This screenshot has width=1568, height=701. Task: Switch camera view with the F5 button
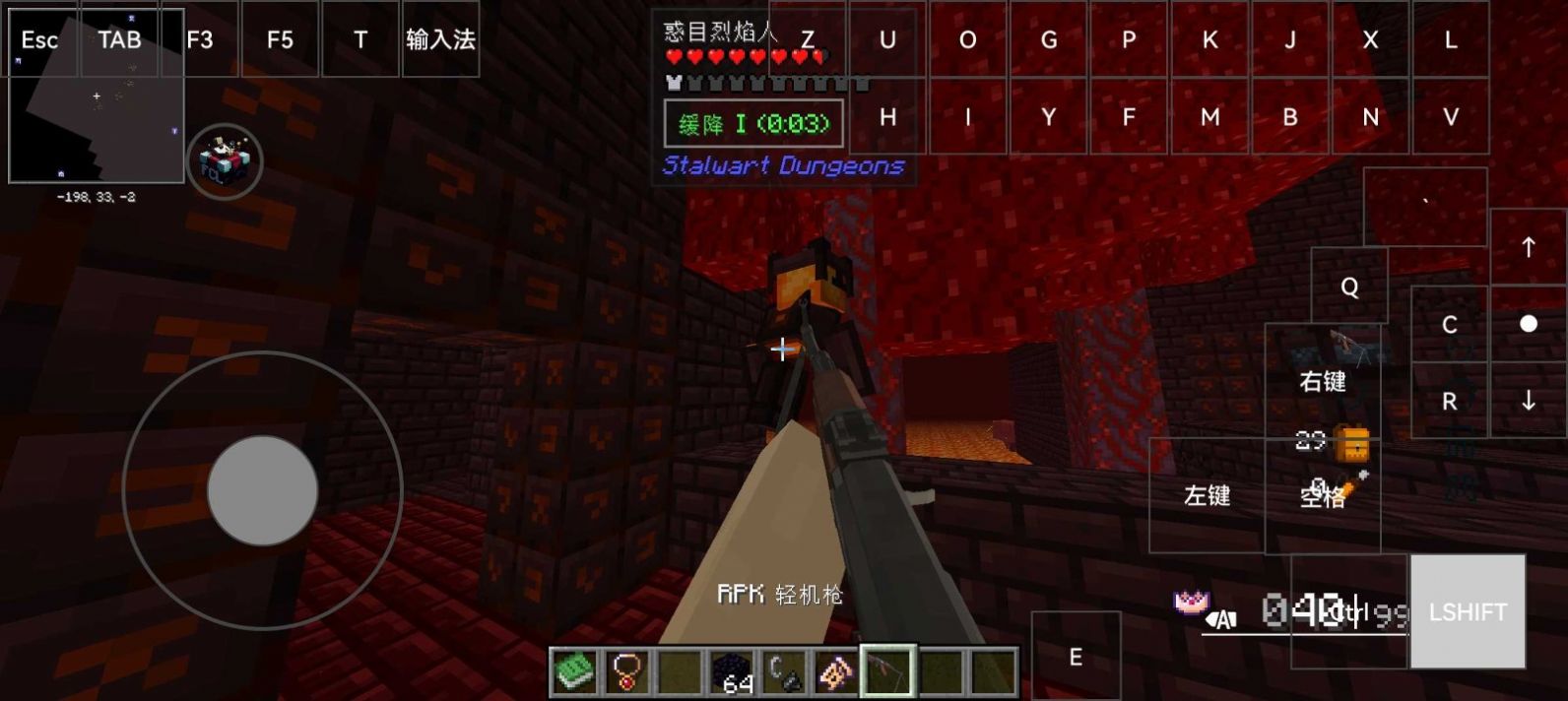(x=280, y=40)
